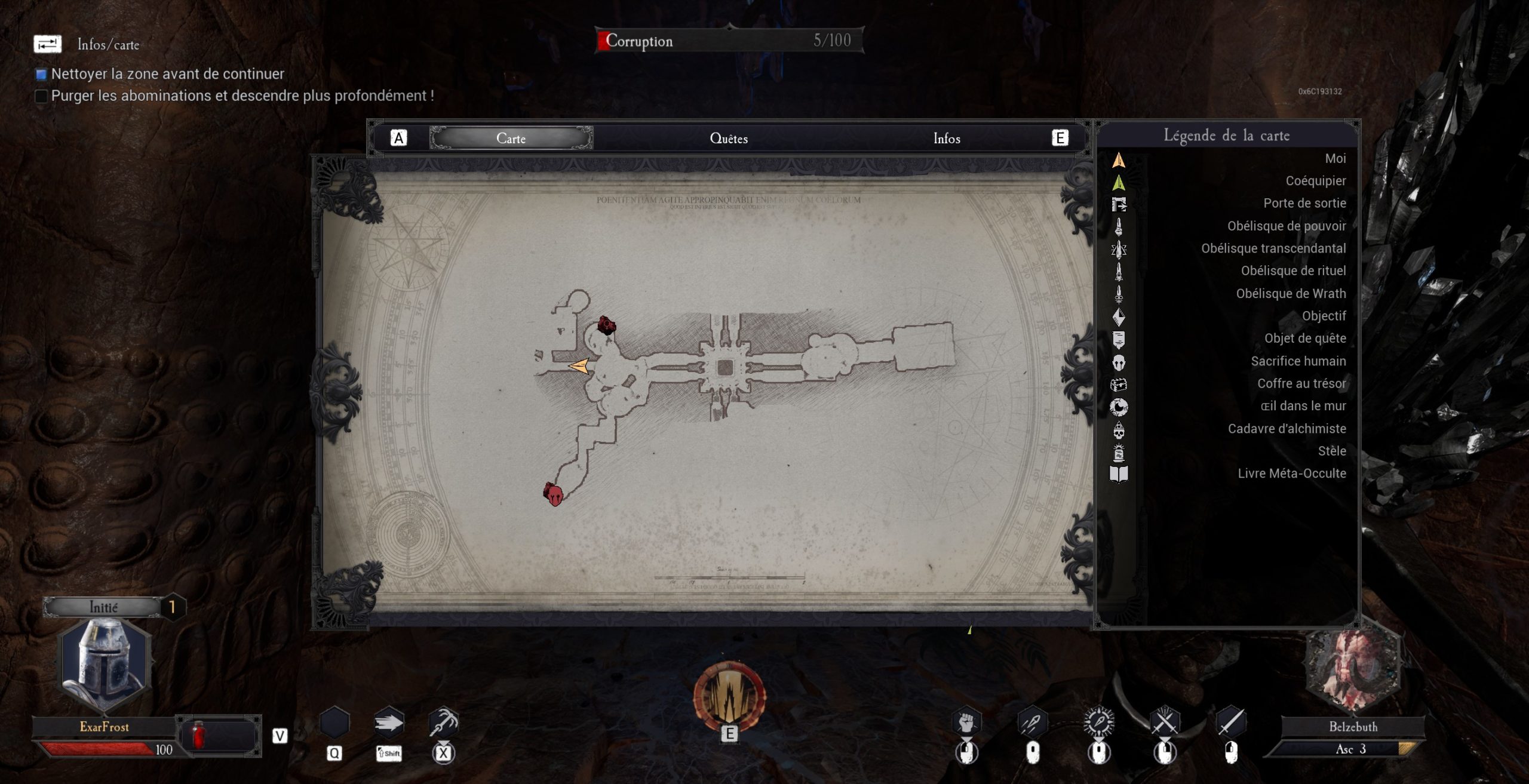Click the Infos/carte toggle icon
1529x784 pixels.
(47, 44)
